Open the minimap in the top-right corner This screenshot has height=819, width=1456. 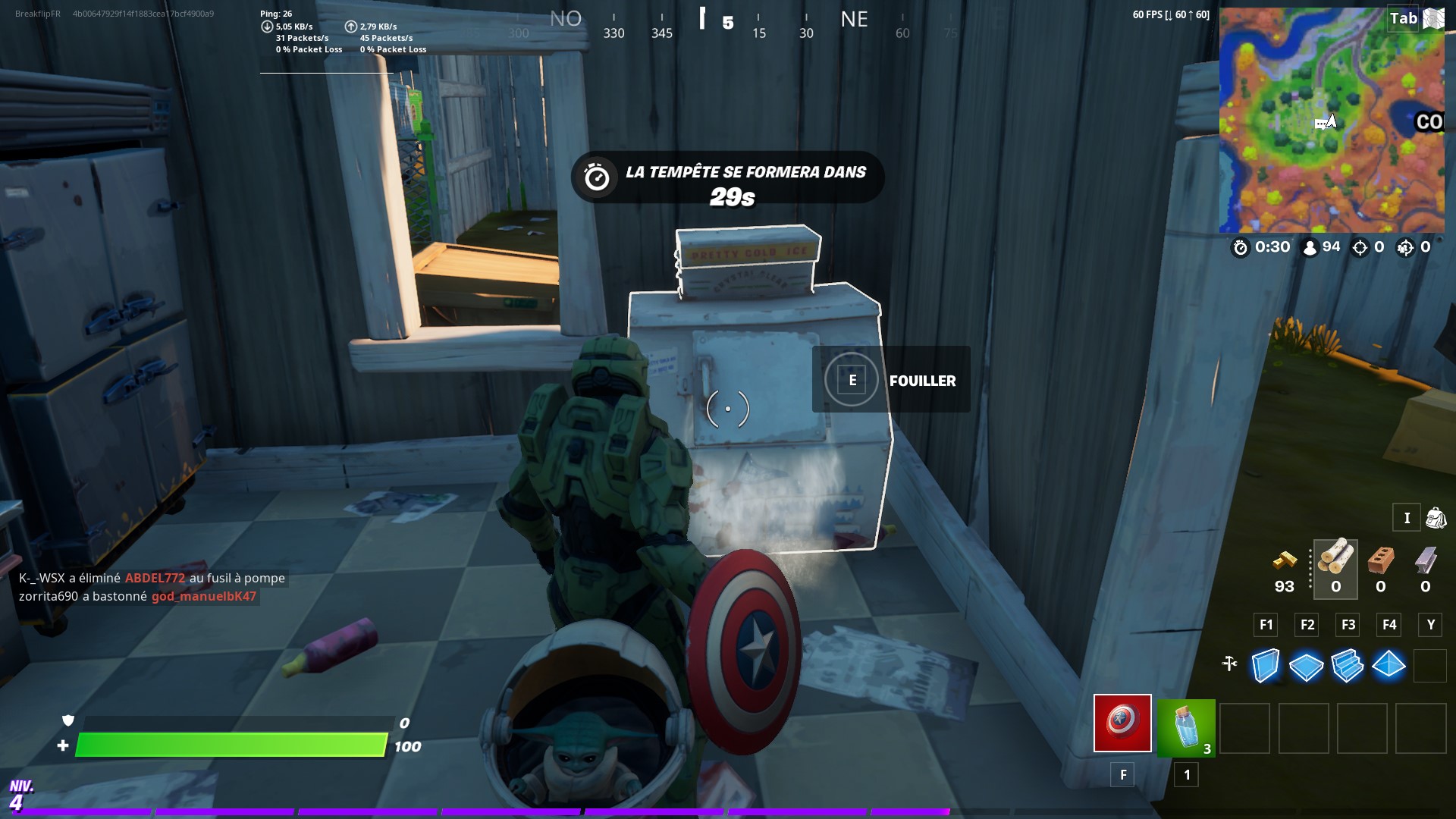pyautogui.click(x=1335, y=121)
